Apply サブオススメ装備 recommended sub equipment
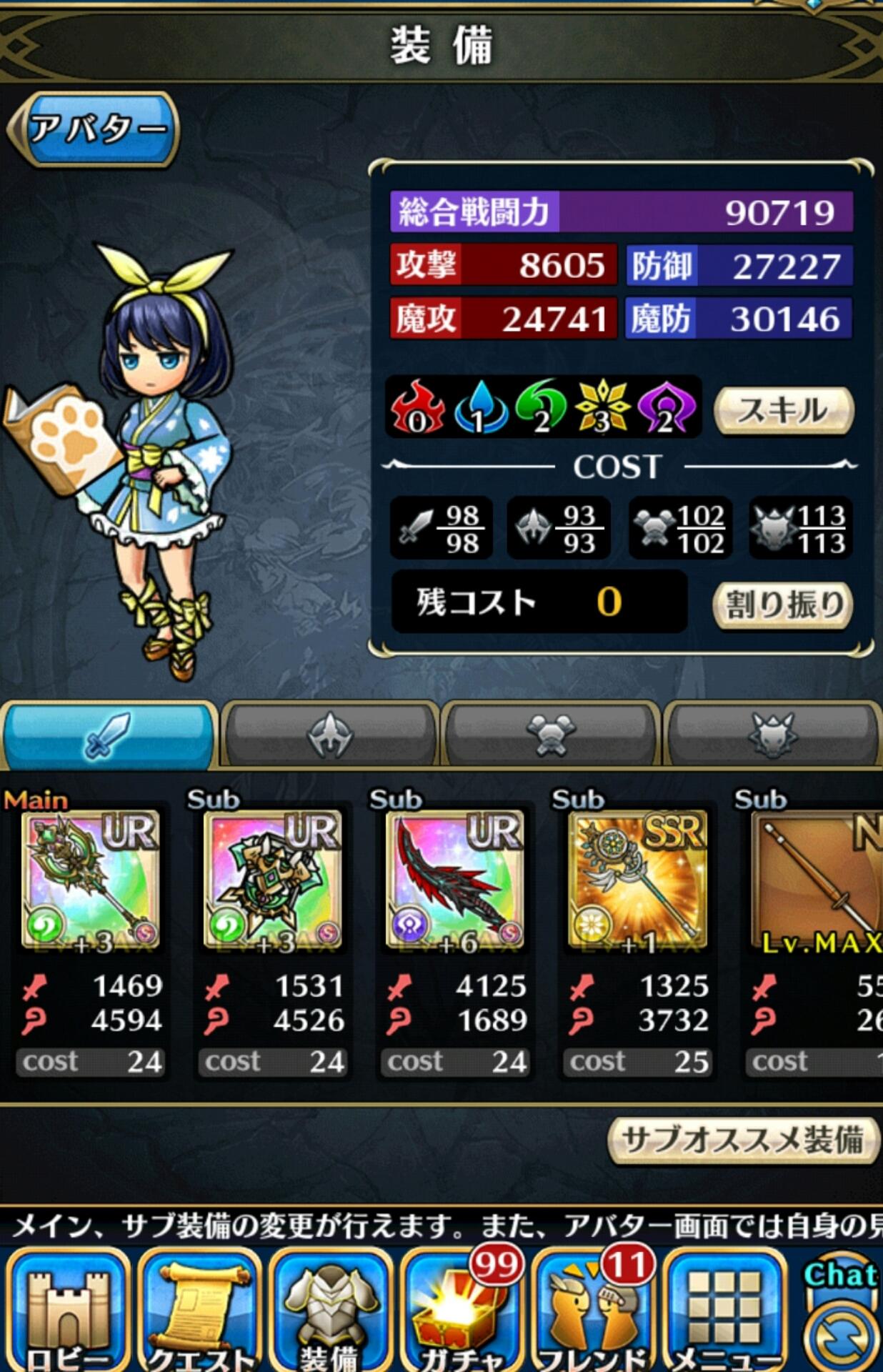883x1372 pixels. [743, 1140]
